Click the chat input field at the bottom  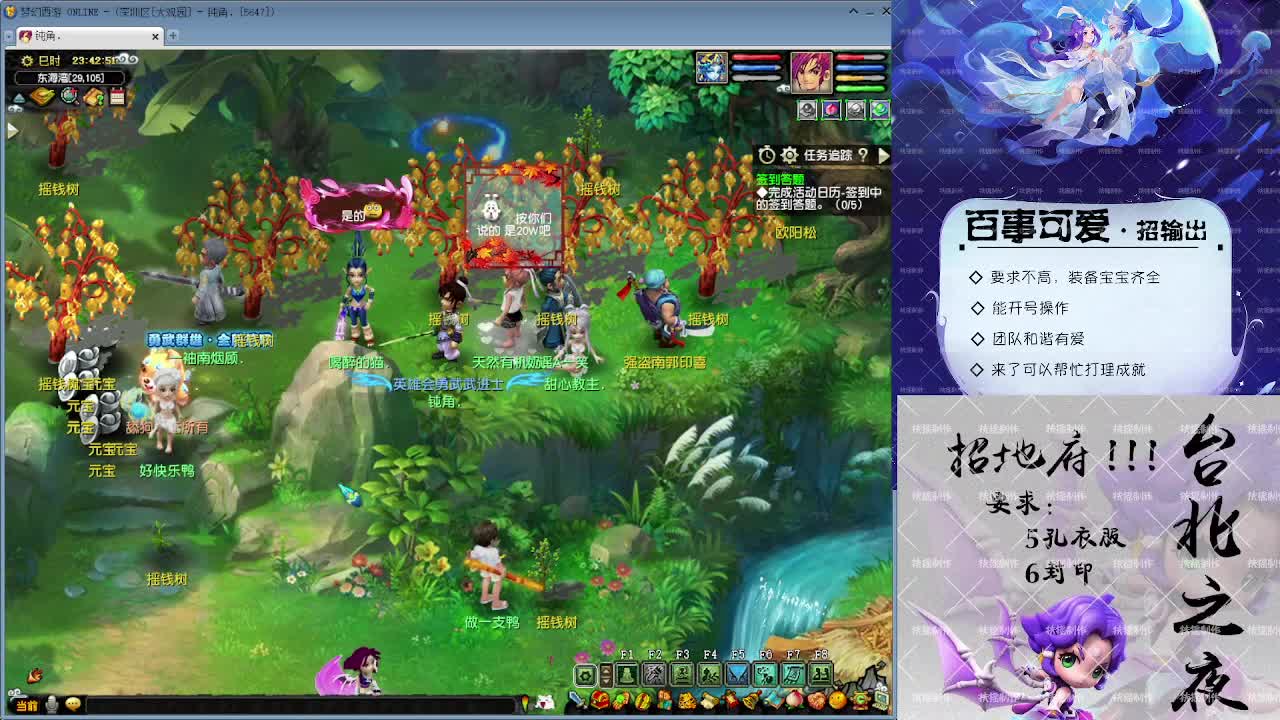point(300,705)
